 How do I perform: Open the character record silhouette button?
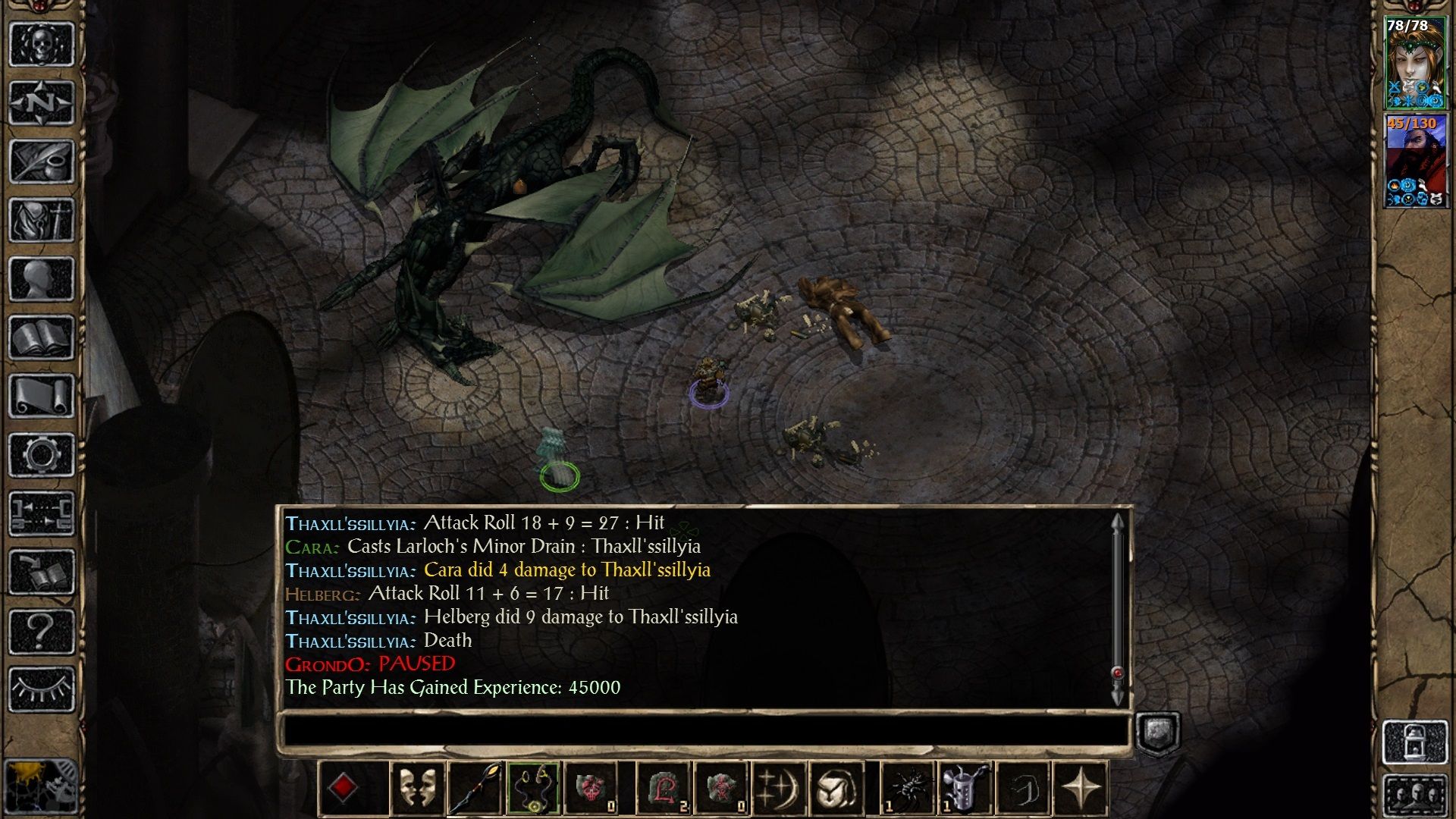tap(42, 278)
